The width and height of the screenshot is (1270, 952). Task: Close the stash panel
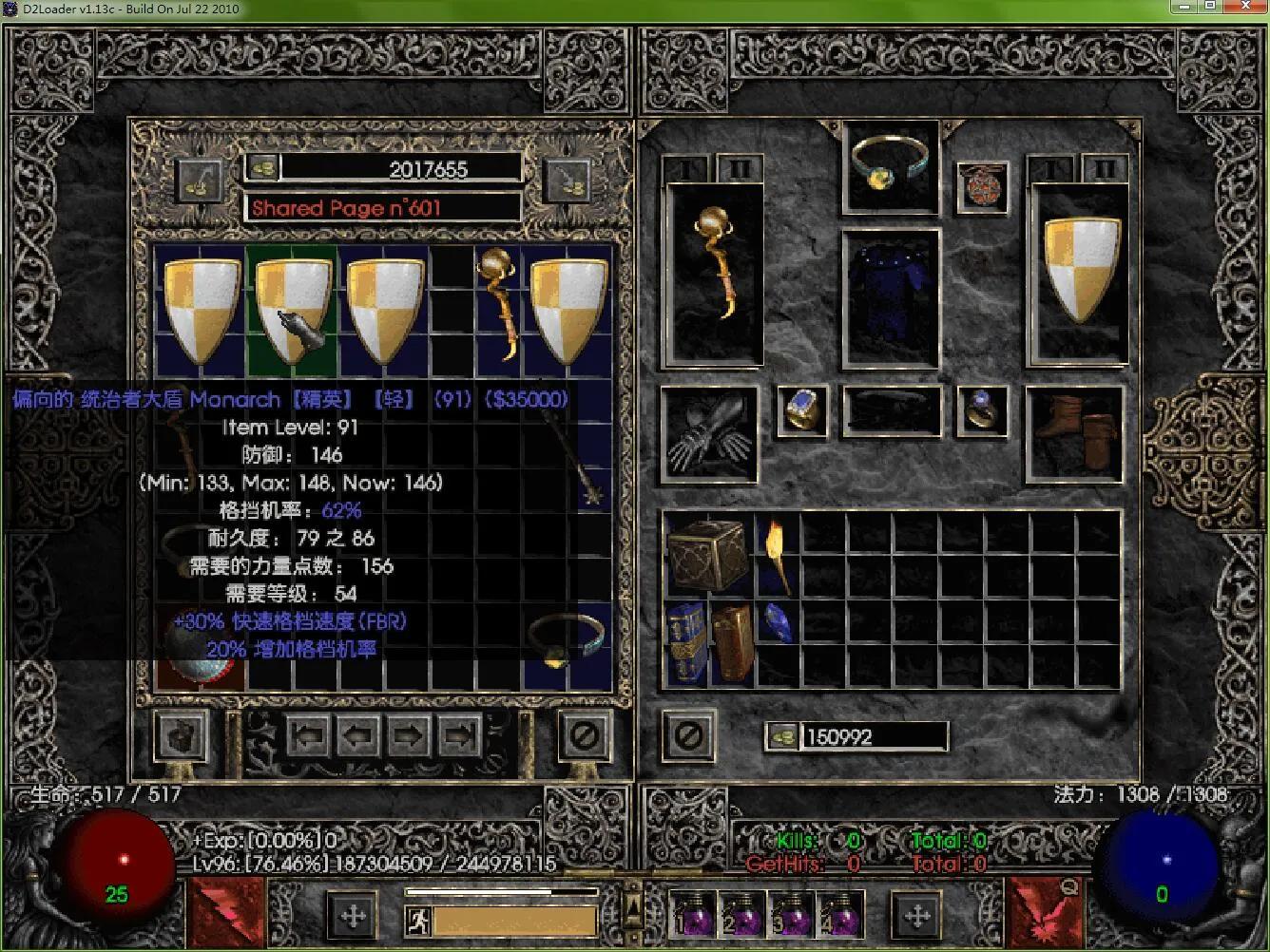(583, 735)
